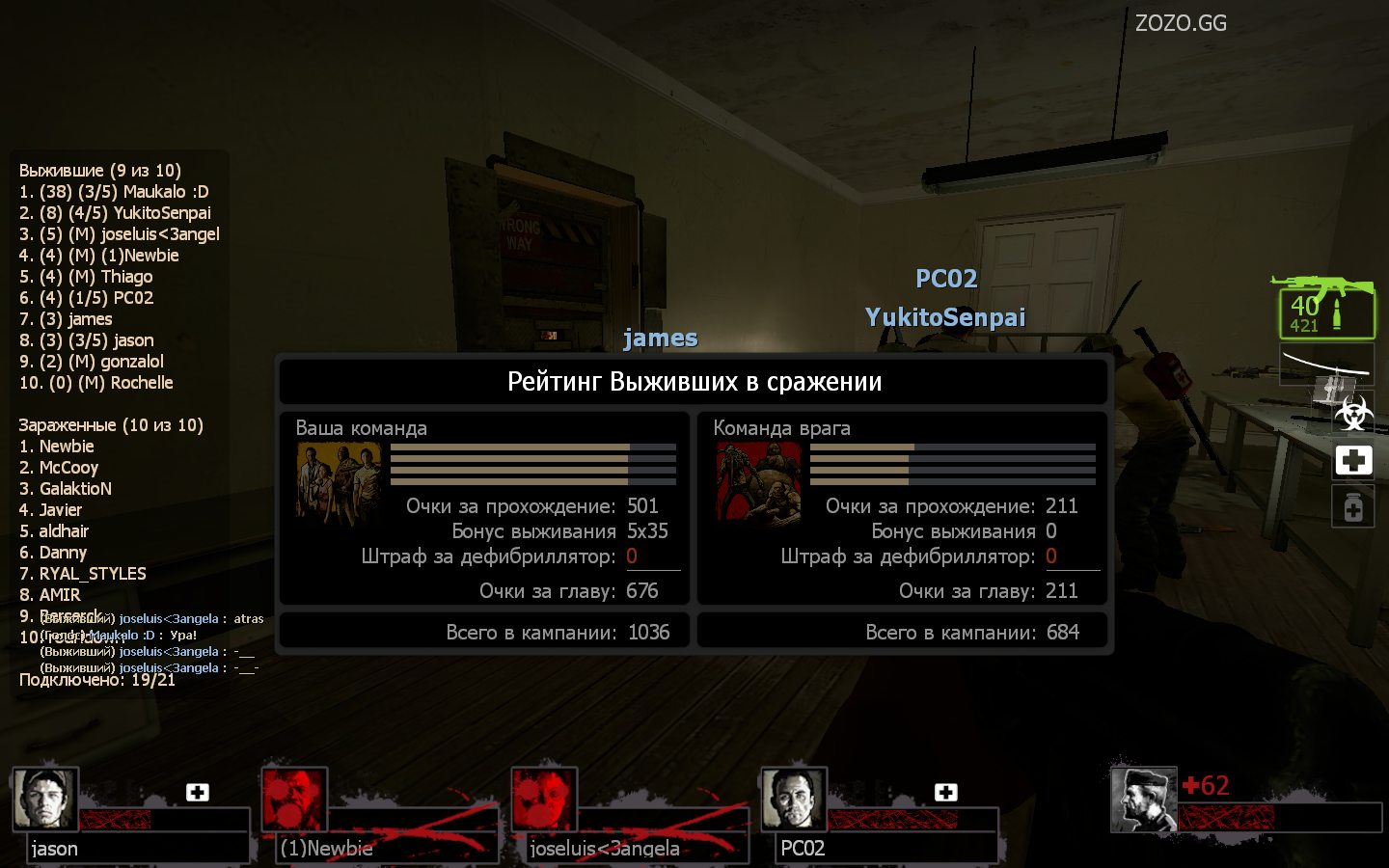Click jason's teammate portrait

click(x=45, y=799)
